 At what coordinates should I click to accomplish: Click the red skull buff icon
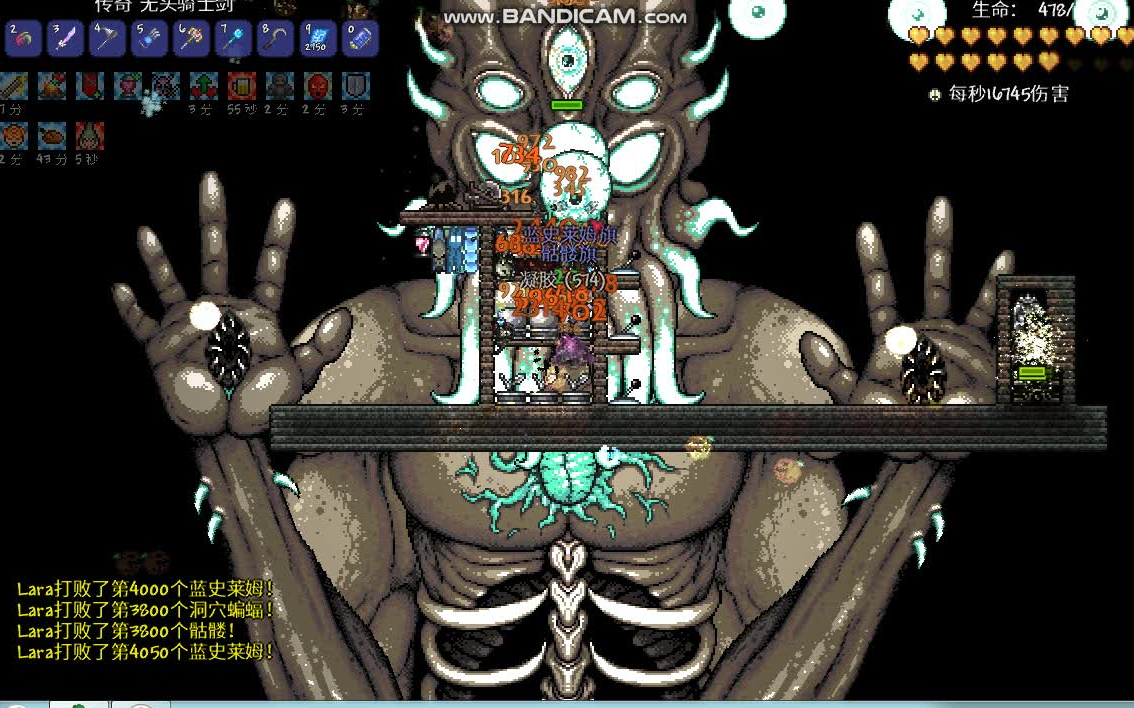point(317,86)
